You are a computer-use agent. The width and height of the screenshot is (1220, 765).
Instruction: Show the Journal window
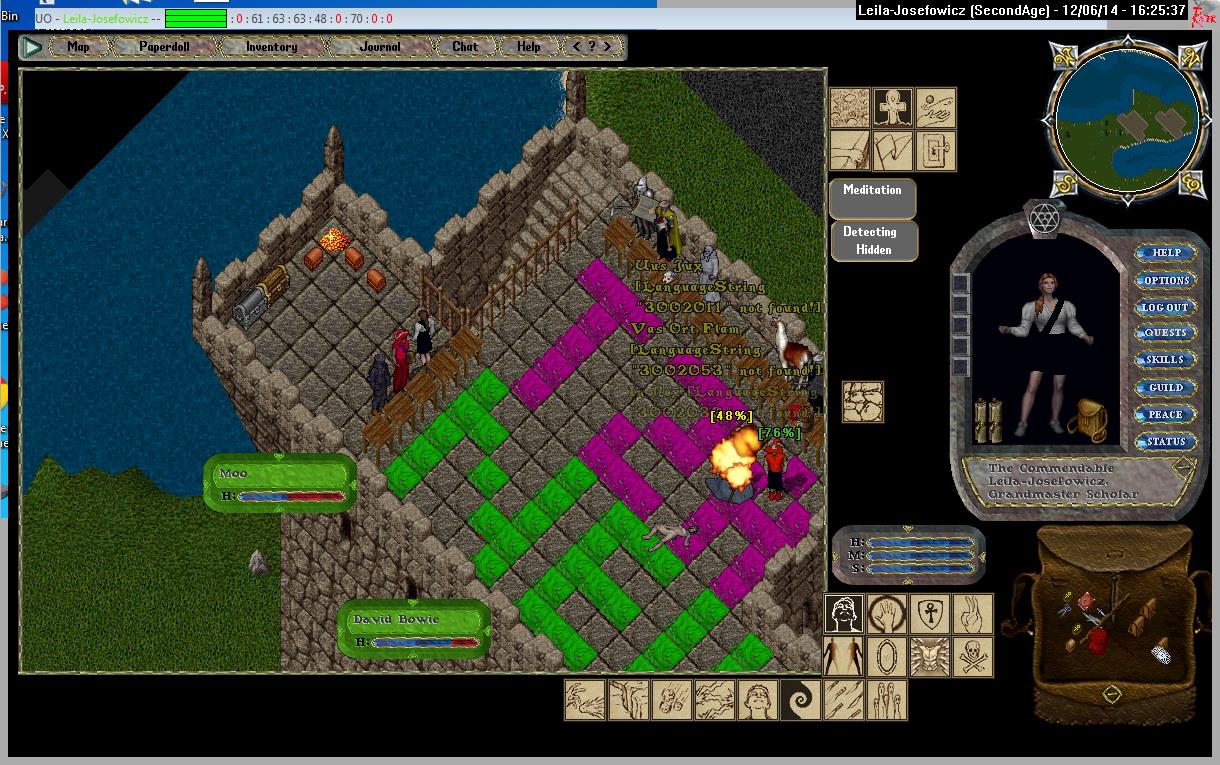click(380, 47)
